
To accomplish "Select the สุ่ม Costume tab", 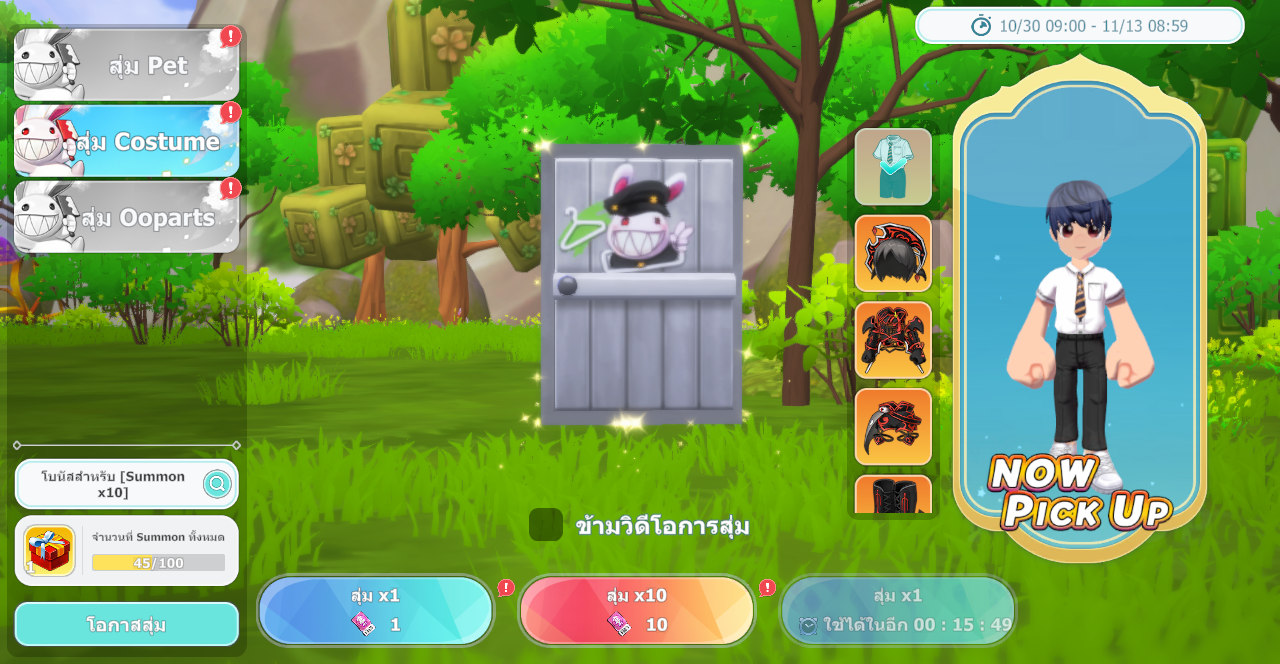I will [x=127, y=142].
